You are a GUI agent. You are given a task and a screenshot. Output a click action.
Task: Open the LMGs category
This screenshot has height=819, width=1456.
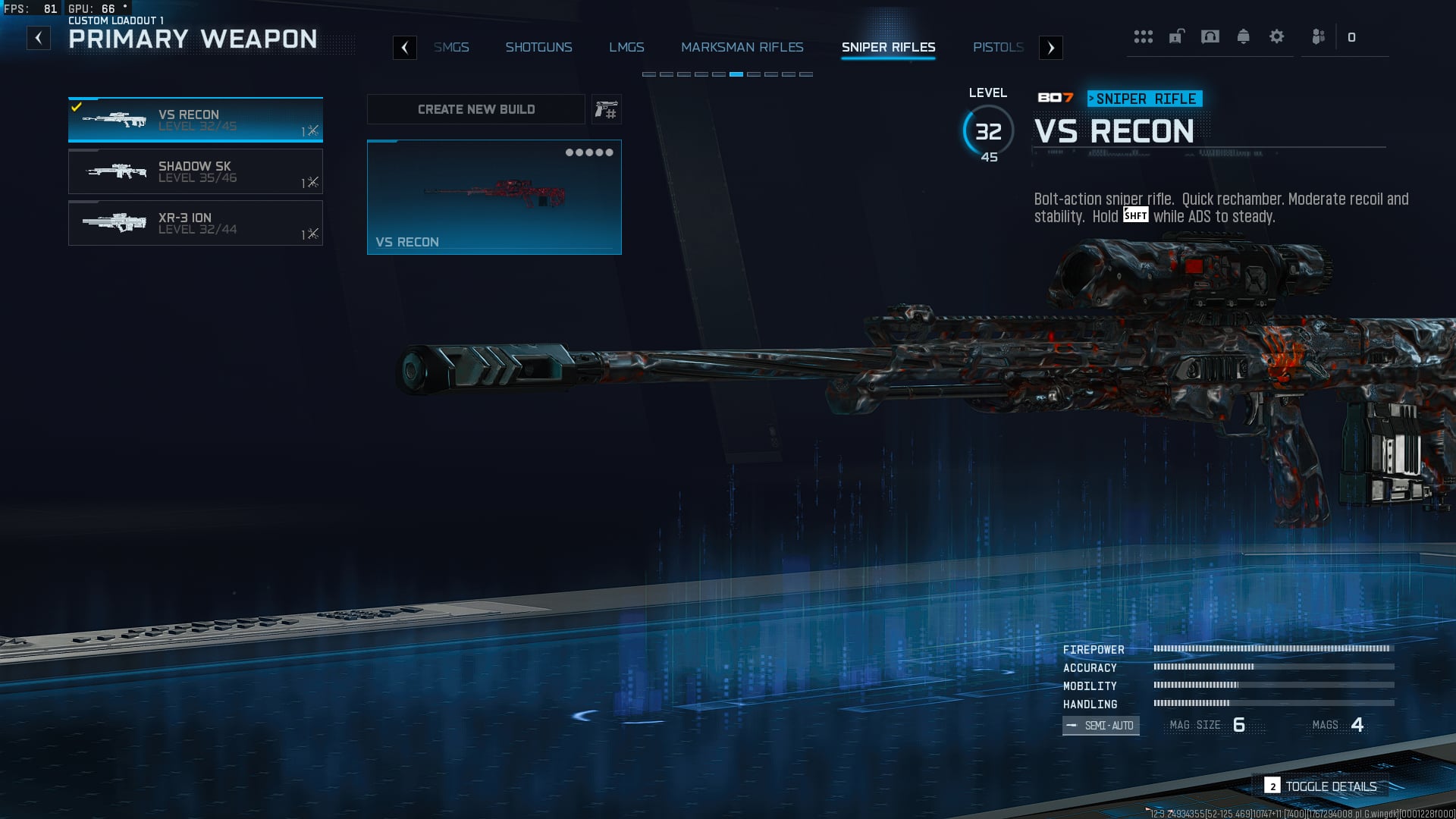(626, 47)
